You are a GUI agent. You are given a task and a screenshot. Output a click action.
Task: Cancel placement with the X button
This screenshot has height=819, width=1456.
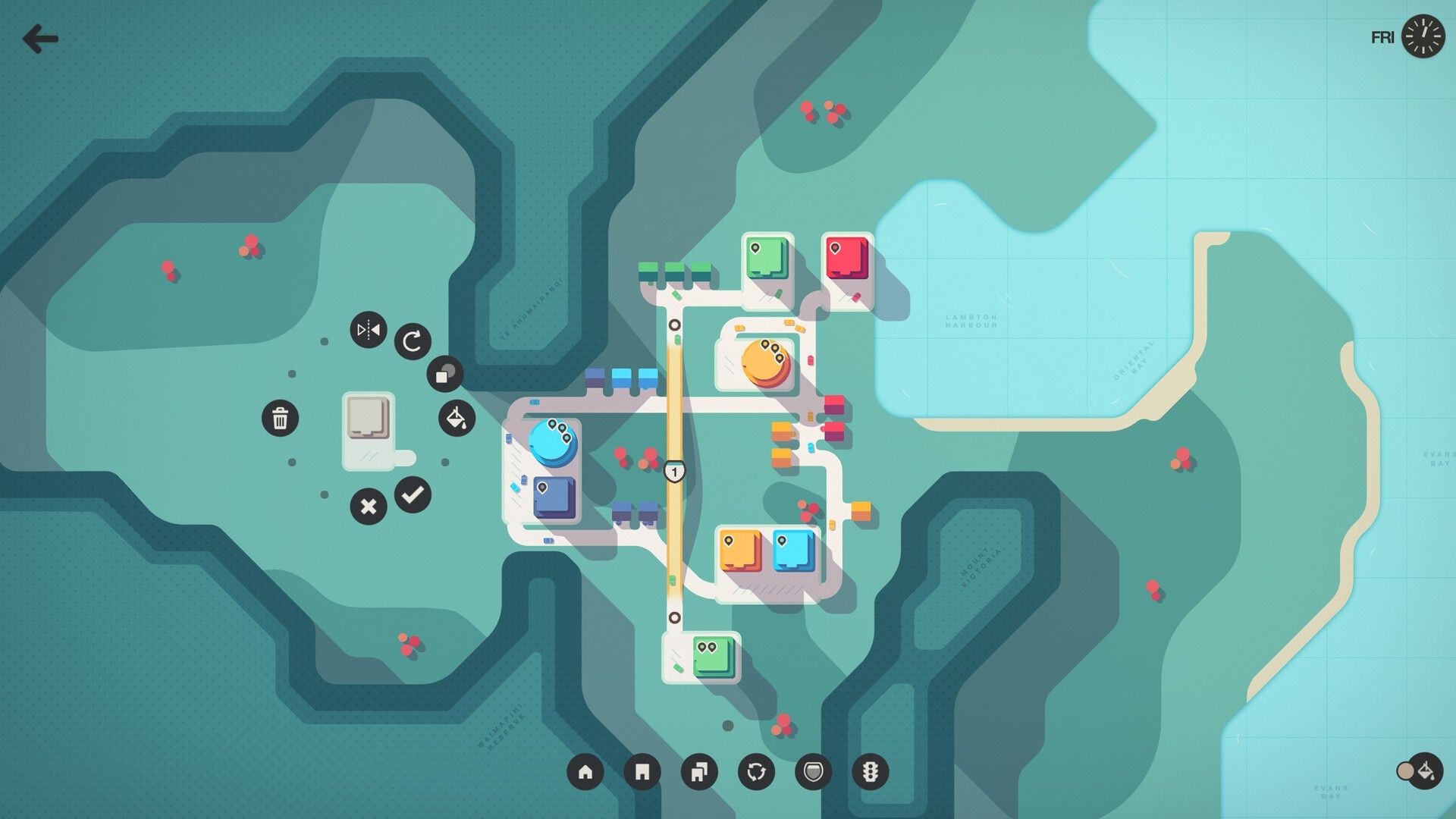[369, 507]
